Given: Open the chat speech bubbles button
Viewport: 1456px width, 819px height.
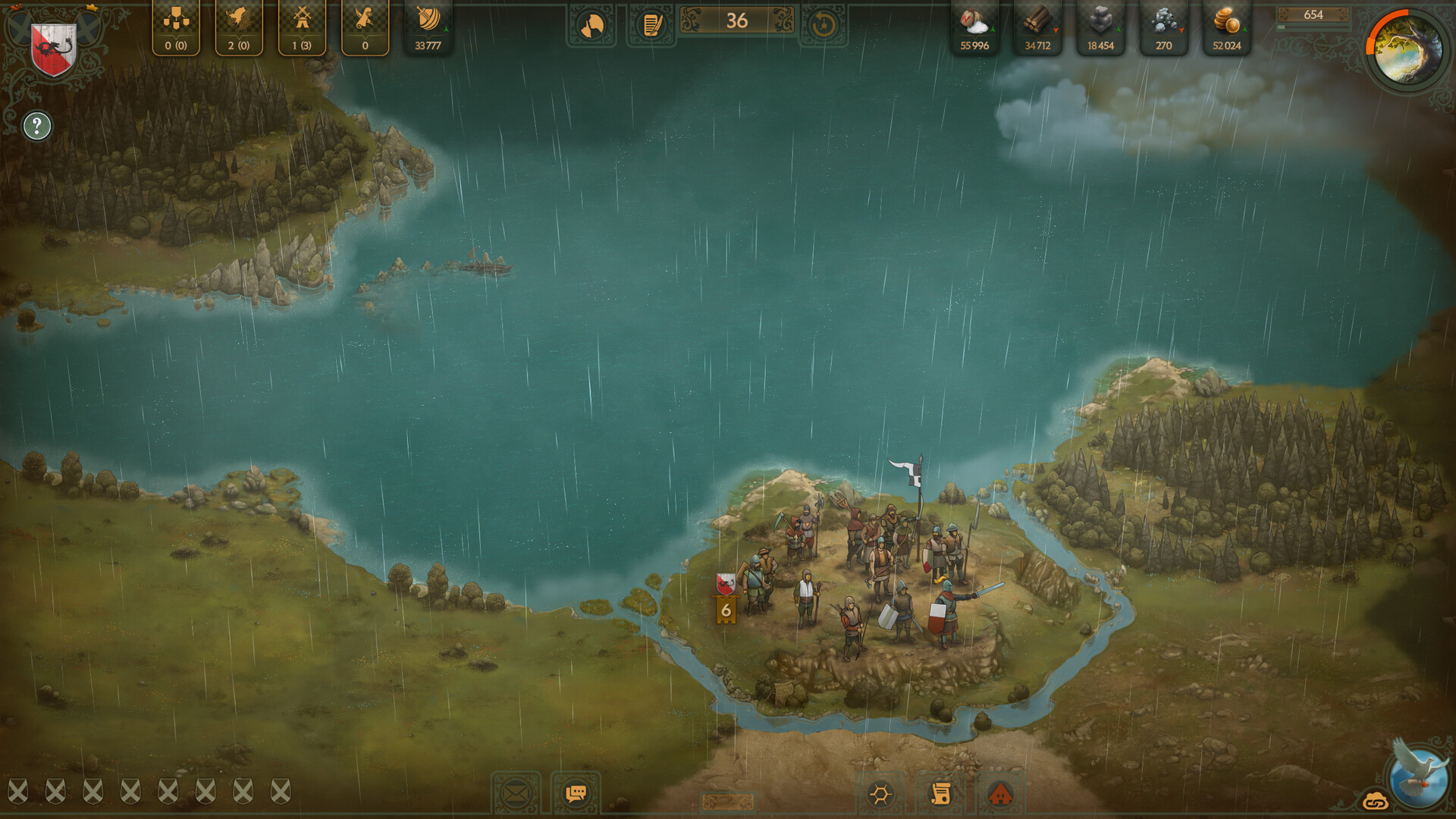Looking at the screenshot, I should point(576,794).
